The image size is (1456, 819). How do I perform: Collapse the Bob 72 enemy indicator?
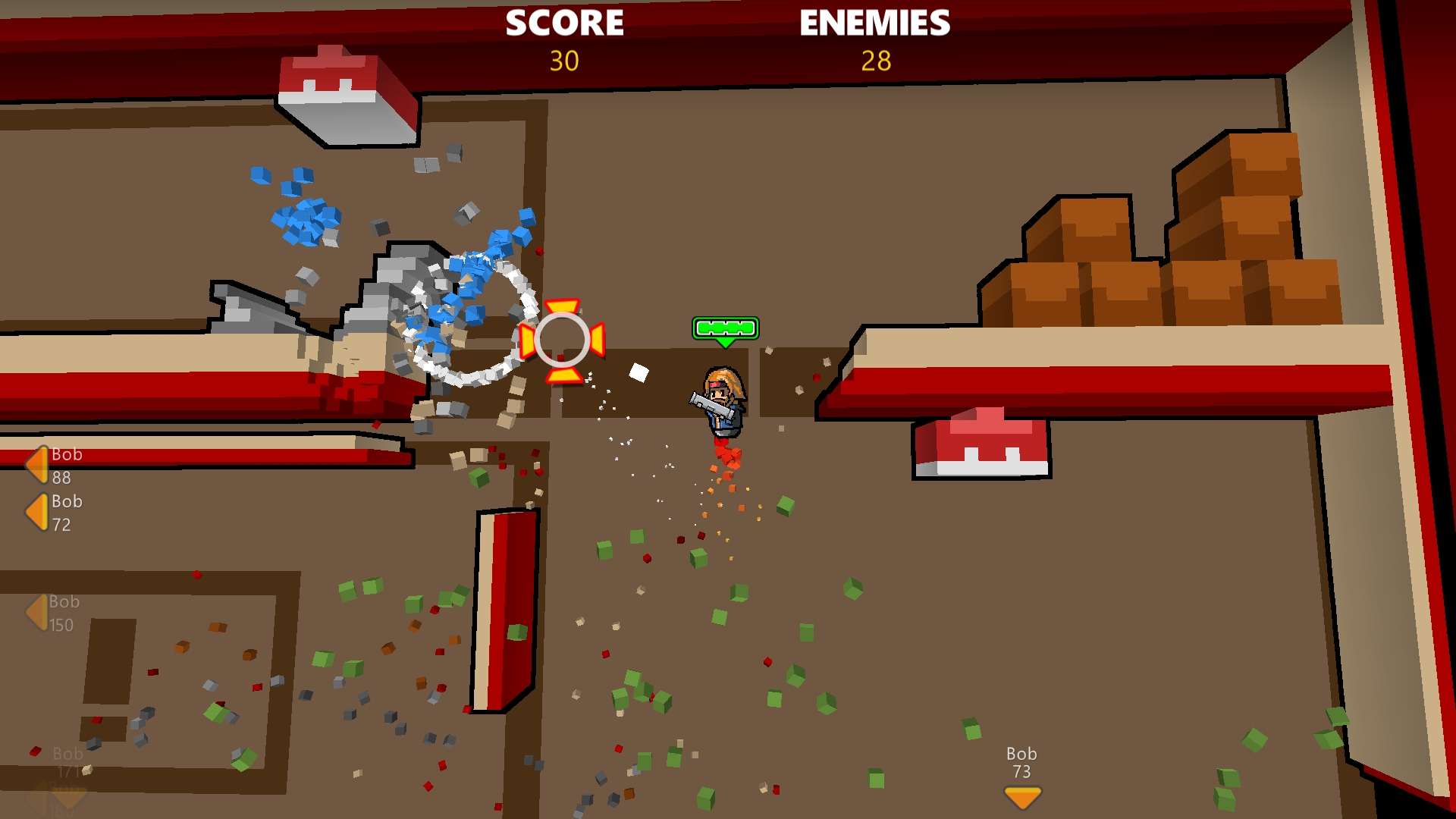66,501
